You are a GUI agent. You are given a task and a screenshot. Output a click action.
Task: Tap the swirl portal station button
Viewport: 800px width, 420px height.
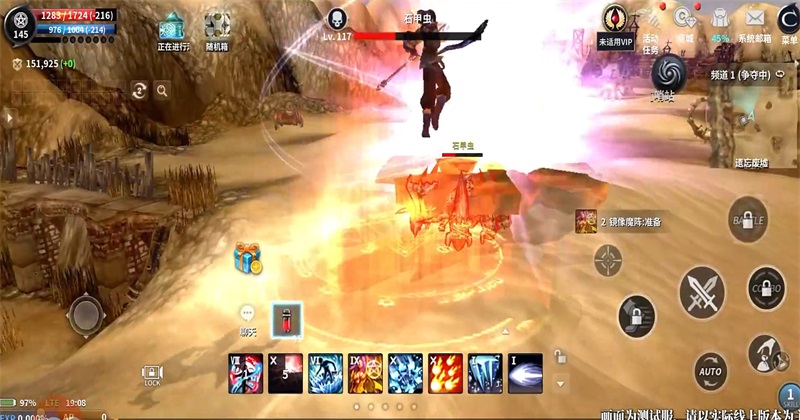point(666,72)
